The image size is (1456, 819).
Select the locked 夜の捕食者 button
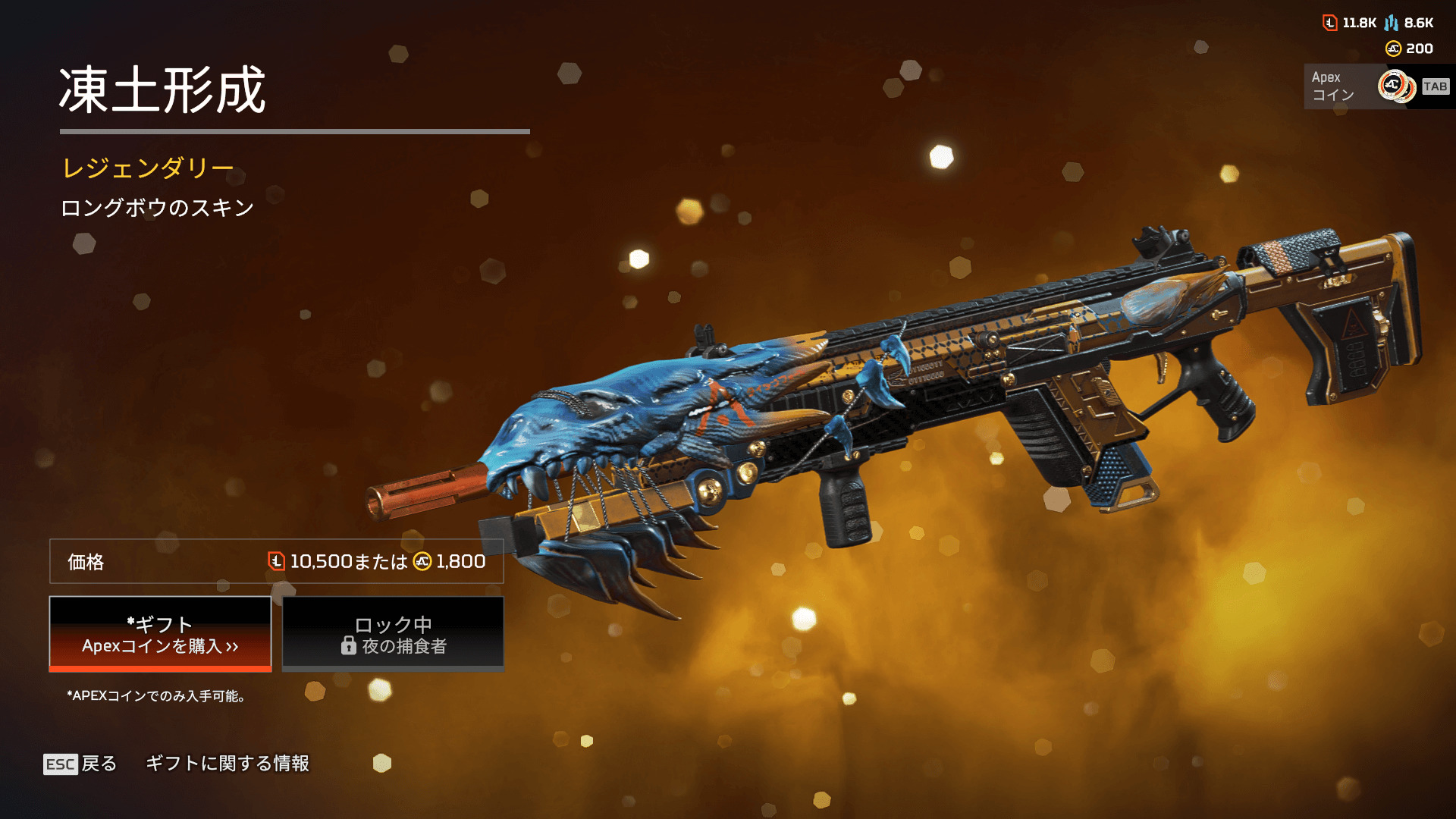pos(393,634)
